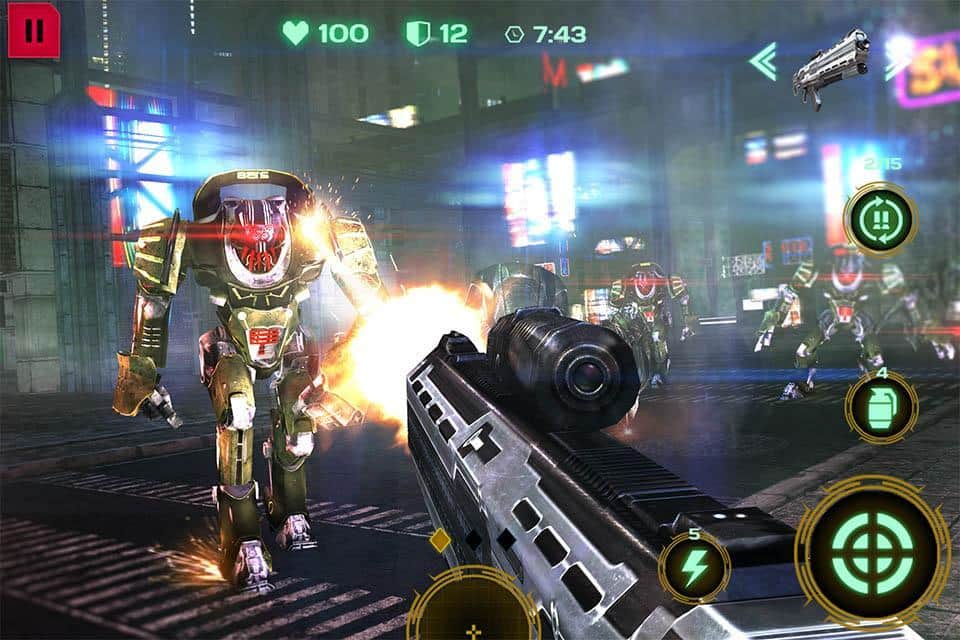This screenshot has height=640, width=960.
Task: Tap the movement joystick circle
Action: pyautogui.click(x=473, y=612)
